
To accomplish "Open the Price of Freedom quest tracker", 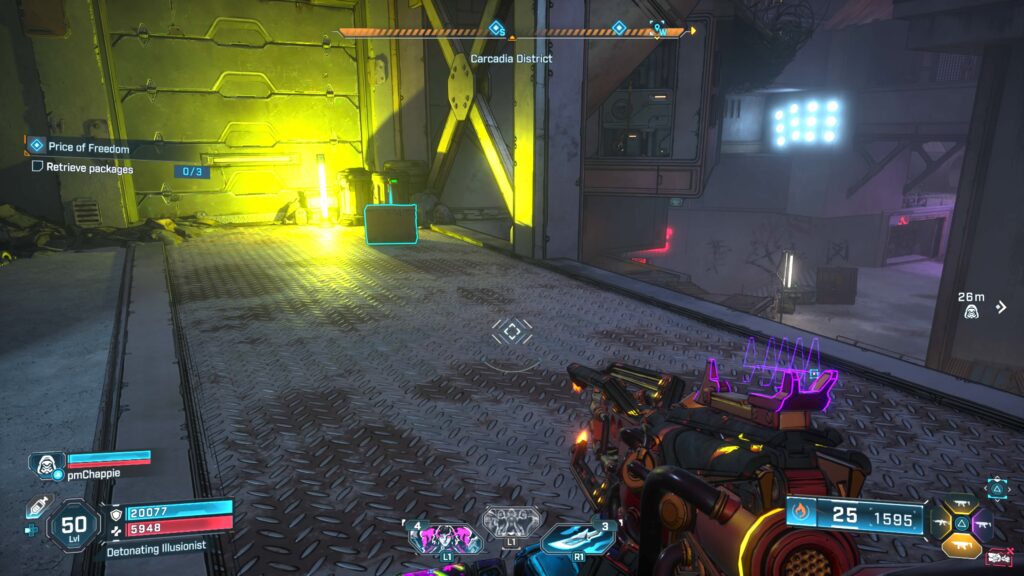I will pos(88,148).
